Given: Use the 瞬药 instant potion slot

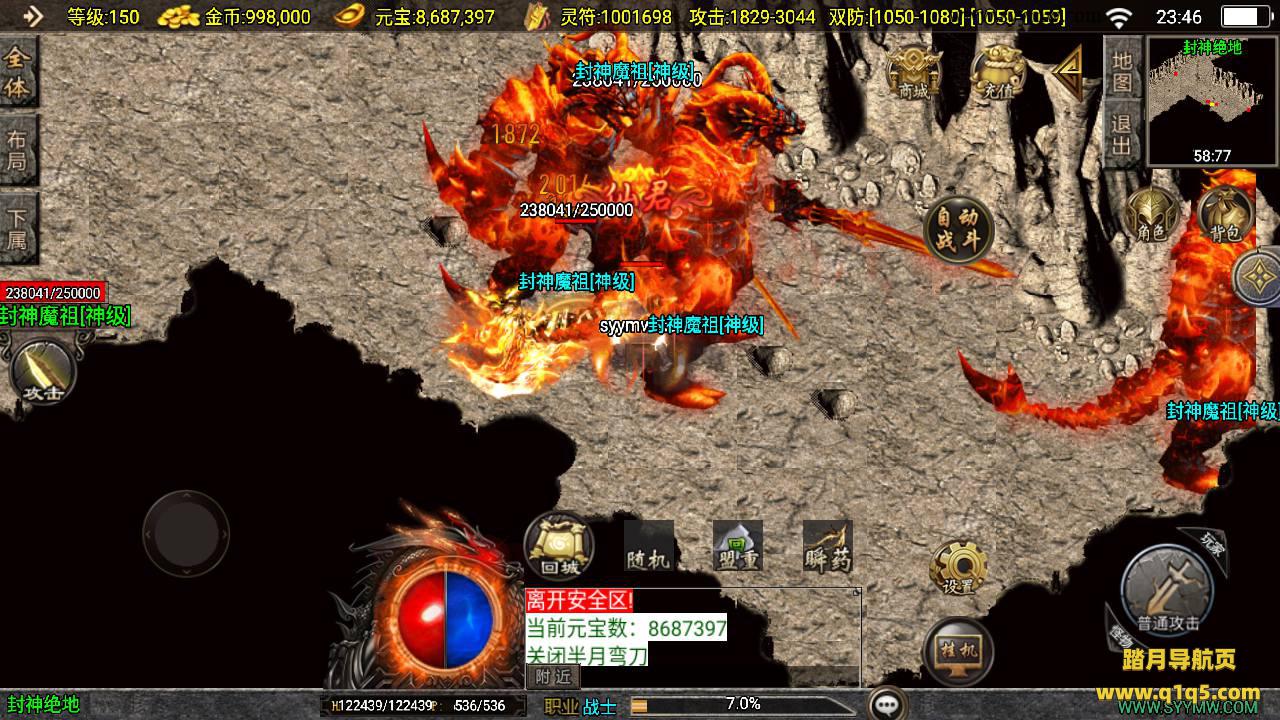Looking at the screenshot, I should tap(828, 547).
